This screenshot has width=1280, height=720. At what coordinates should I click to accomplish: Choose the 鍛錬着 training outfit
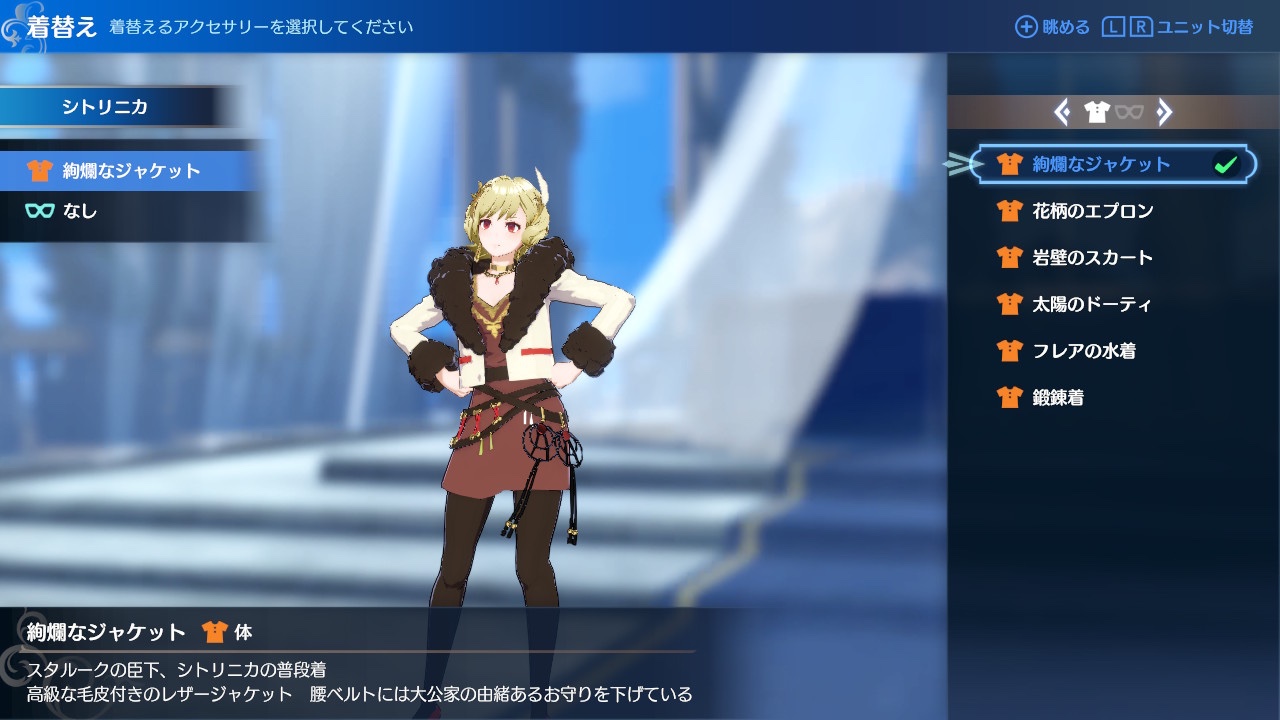coord(1057,398)
